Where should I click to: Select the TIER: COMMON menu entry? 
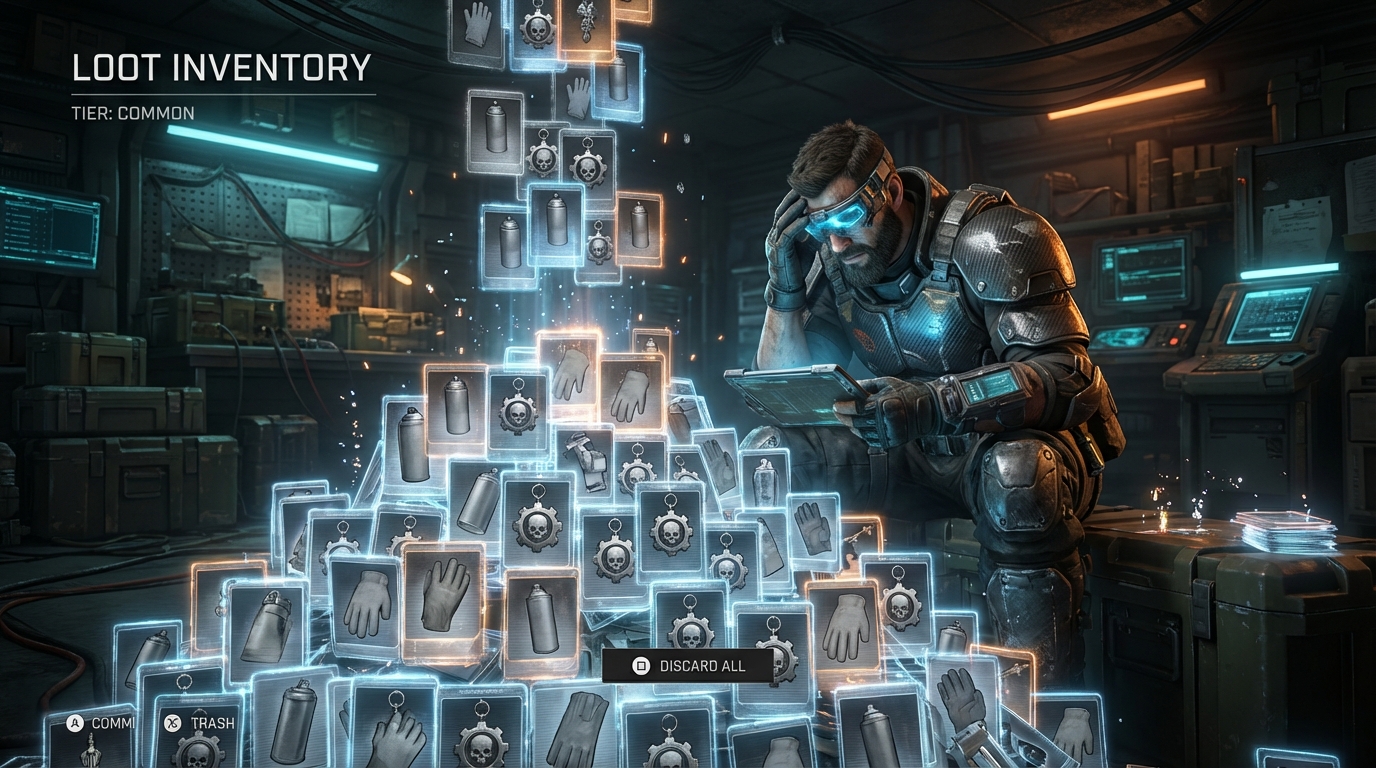[133, 113]
